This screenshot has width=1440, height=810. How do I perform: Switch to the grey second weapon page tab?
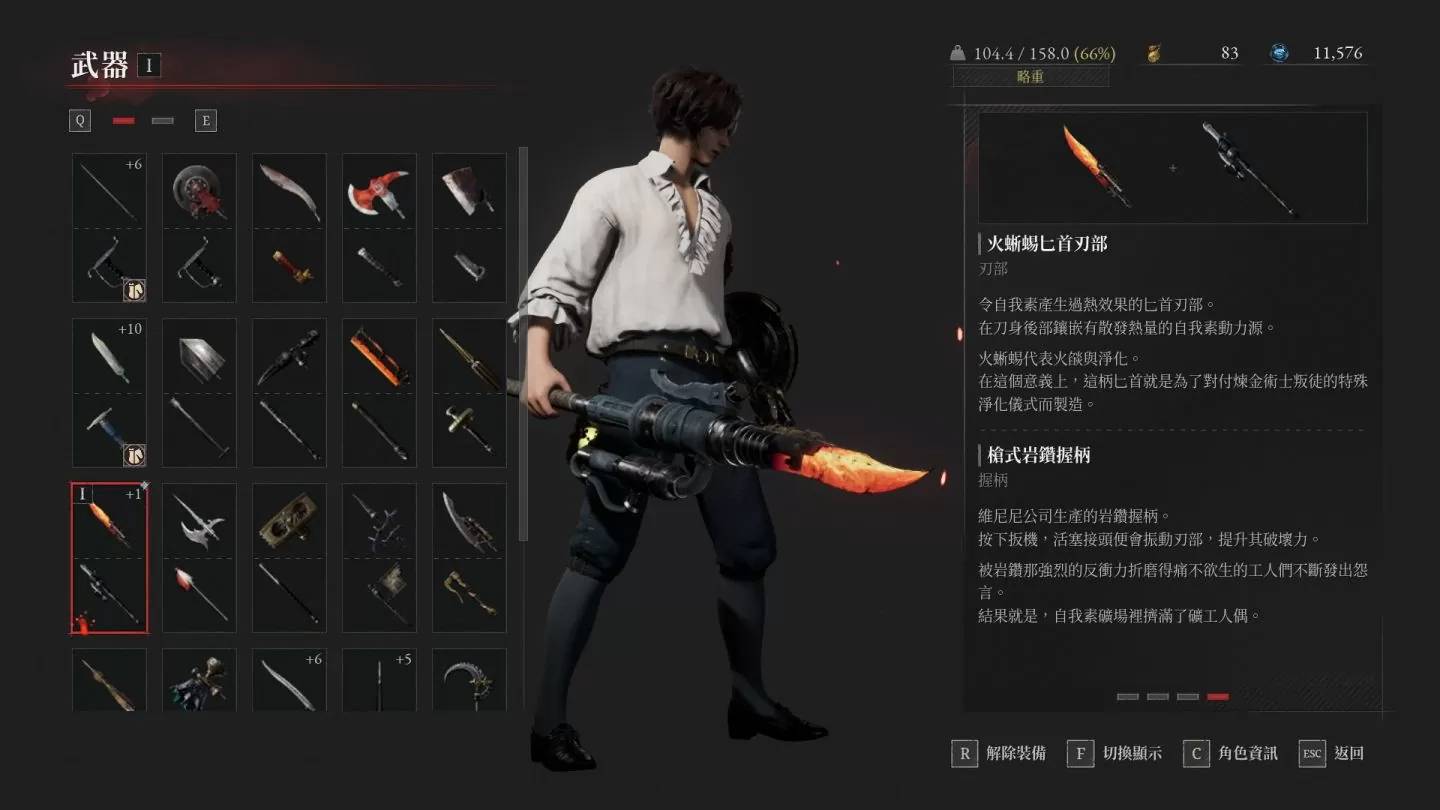tap(162, 121)
